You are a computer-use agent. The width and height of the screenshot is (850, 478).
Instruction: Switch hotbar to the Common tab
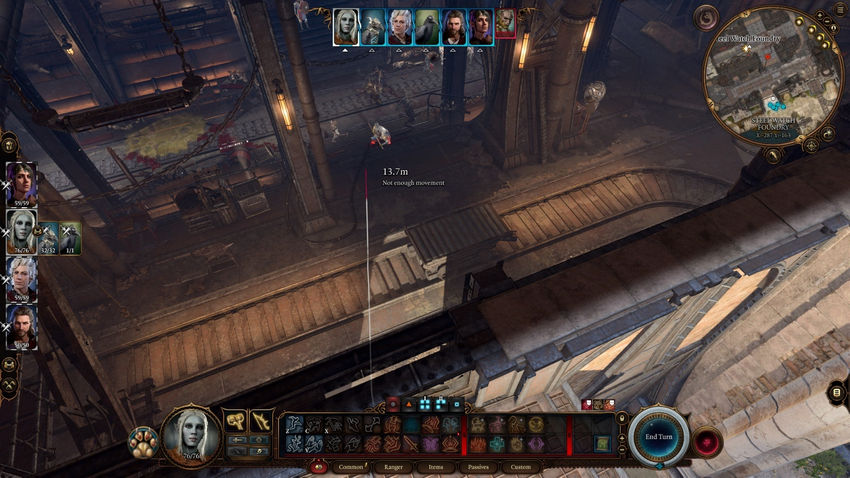(351, 466)
